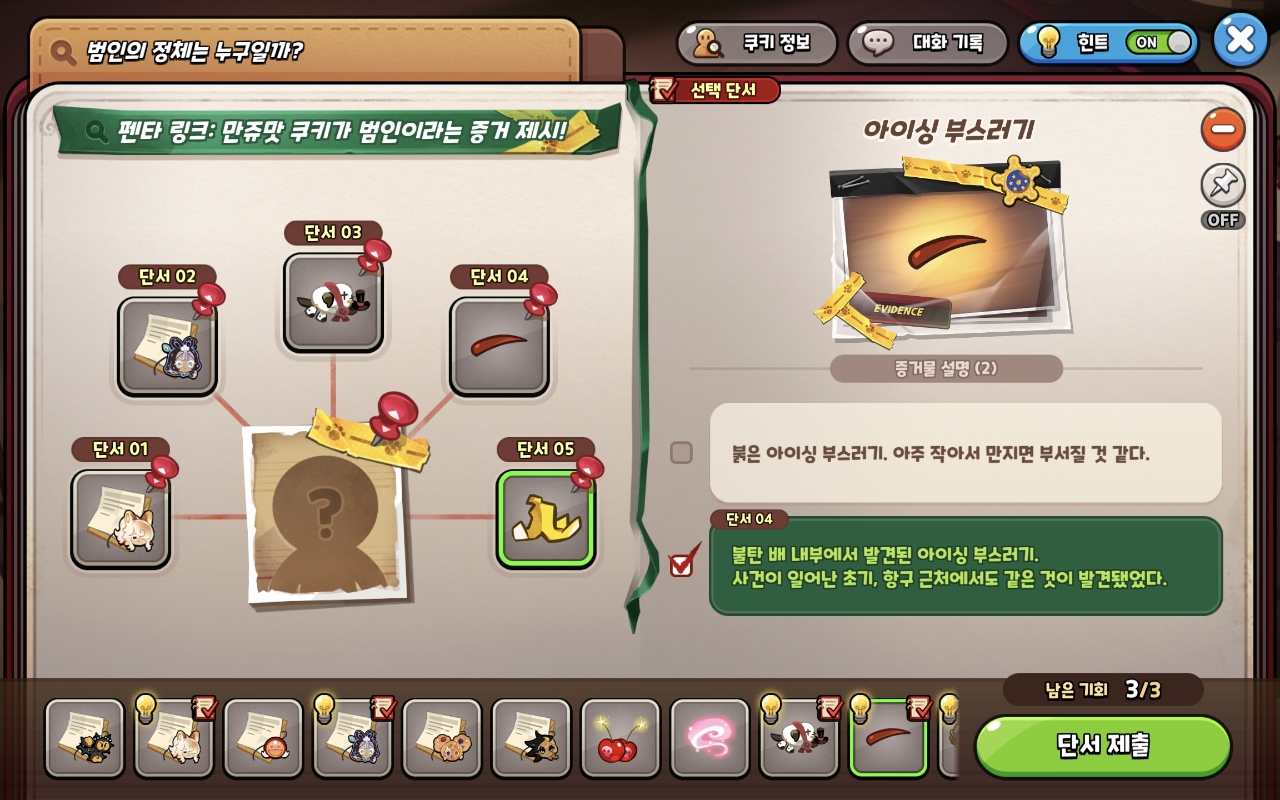Open the 대화 기록 conversation log

(927, 41)
